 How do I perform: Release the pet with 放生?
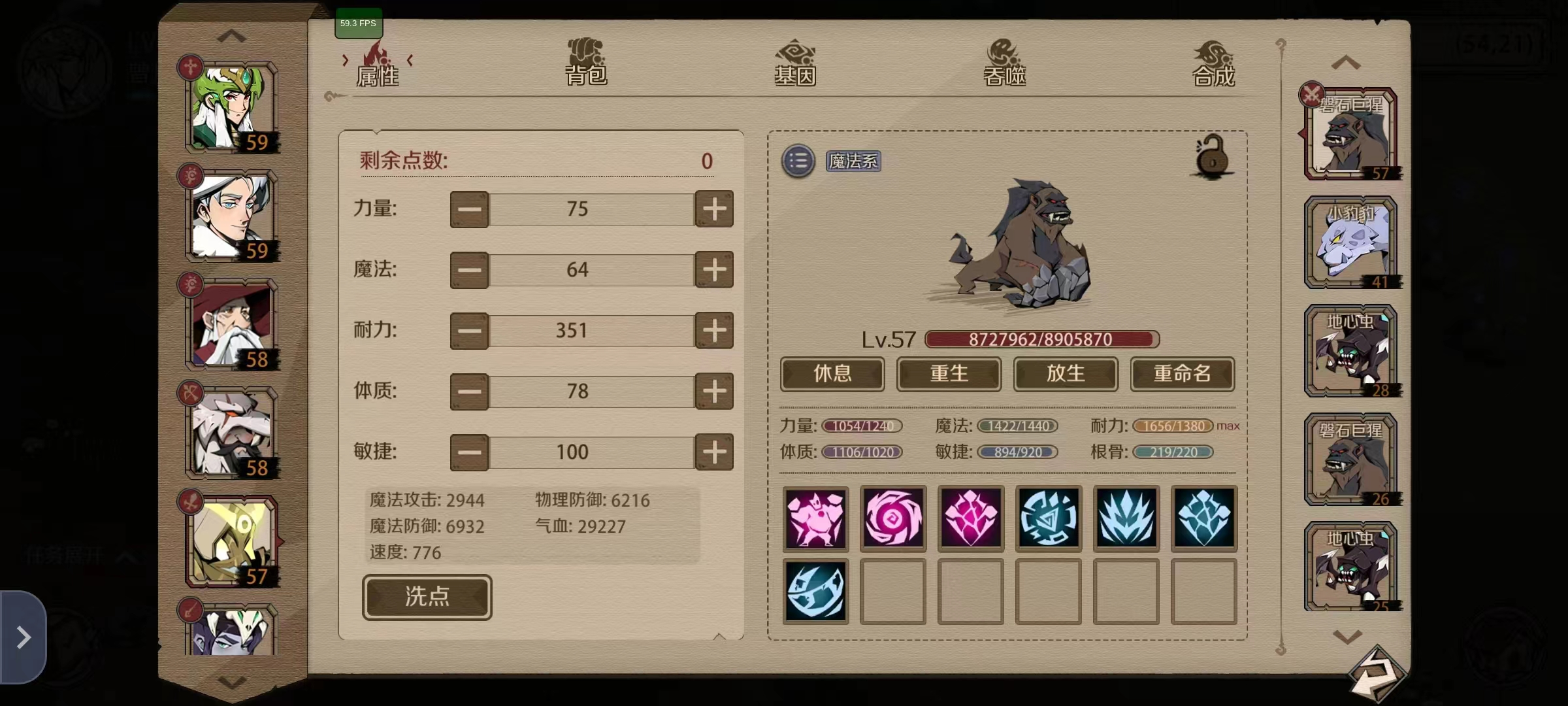tap(1066, 374)
